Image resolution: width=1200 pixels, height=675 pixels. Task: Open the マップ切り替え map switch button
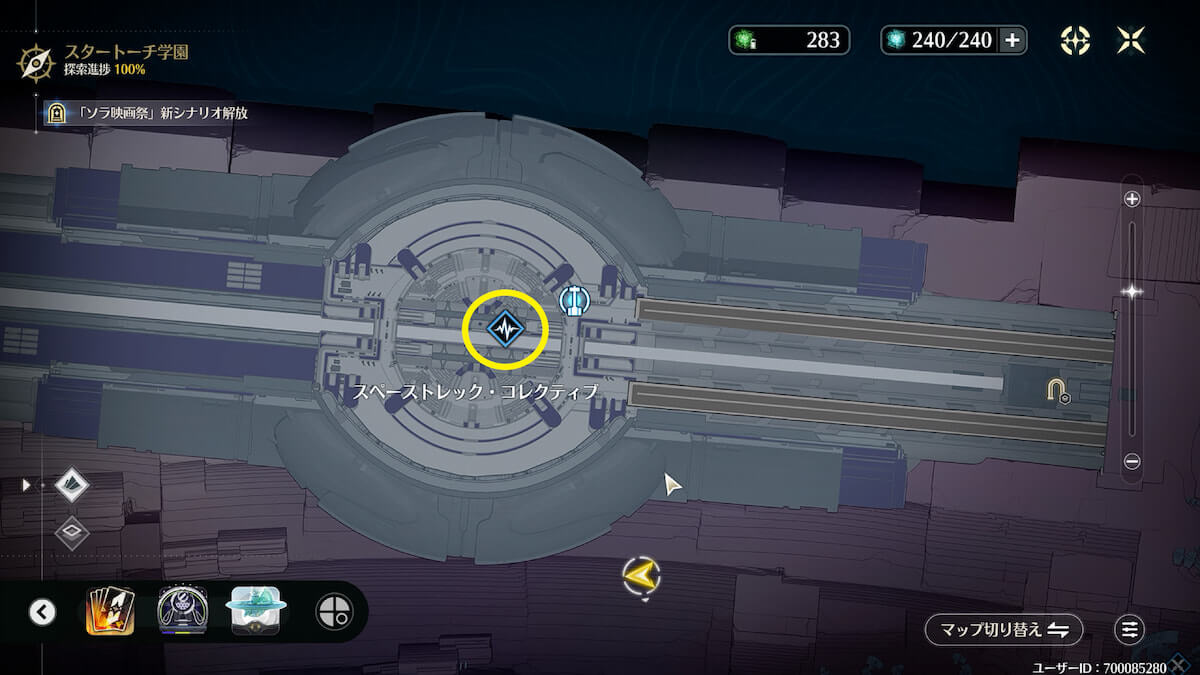[x=1003, y=629]
